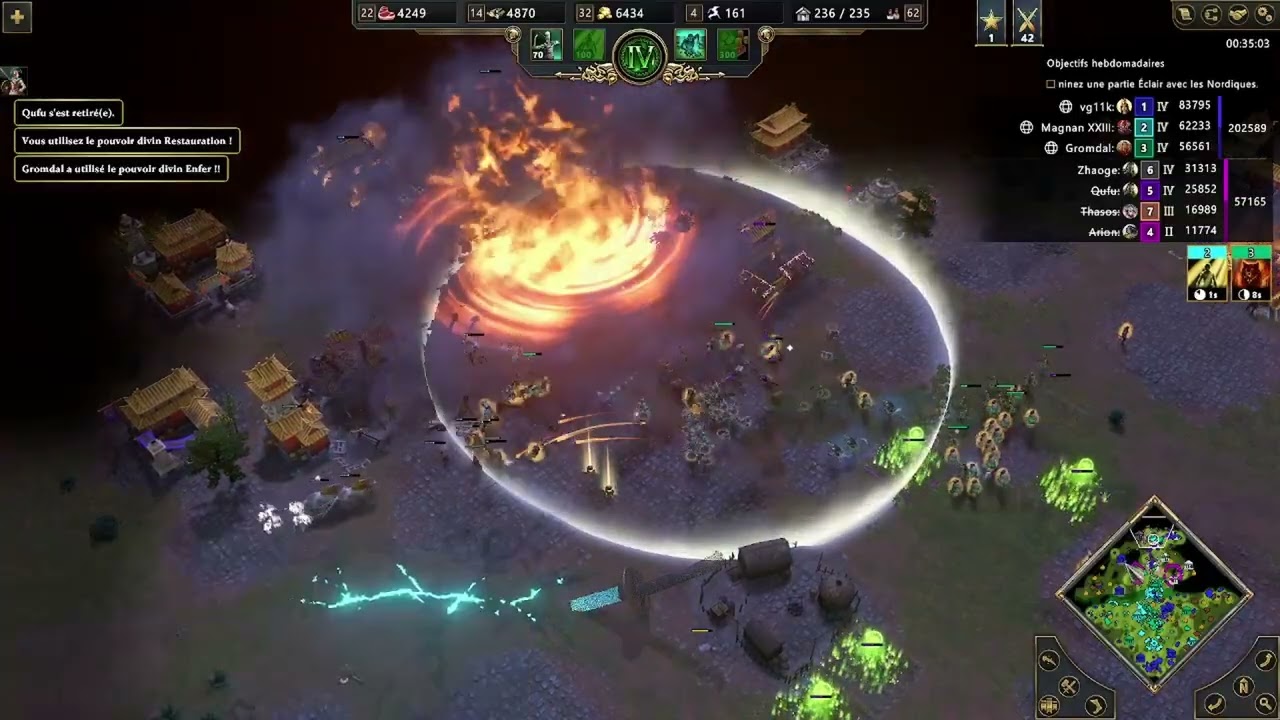Open the gold star banner showing 1
Screen dimensions: 1280x720
(x=991, y=22)
